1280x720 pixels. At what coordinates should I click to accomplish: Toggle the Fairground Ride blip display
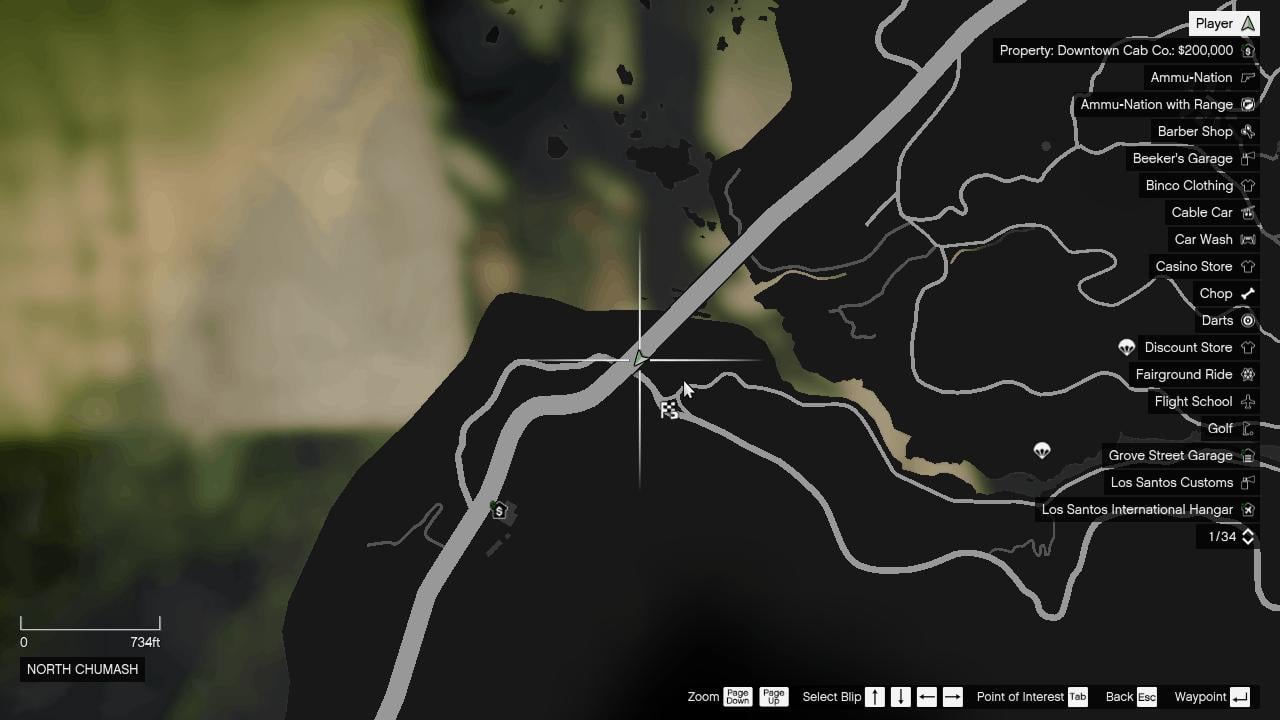1194,374
